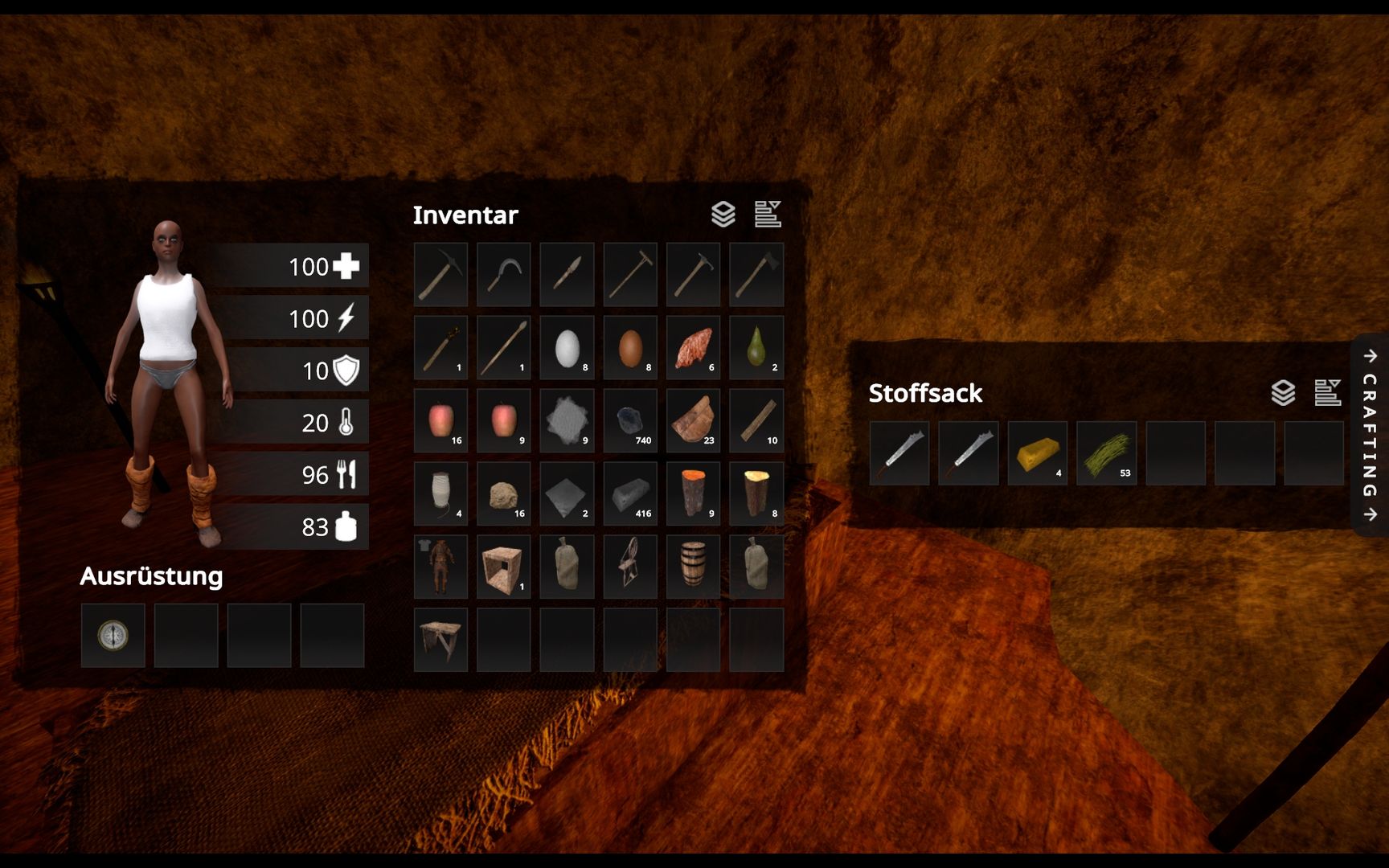Select the raw meat stack
This screenshot has height=868, width=1389.
tap(693, 347)
